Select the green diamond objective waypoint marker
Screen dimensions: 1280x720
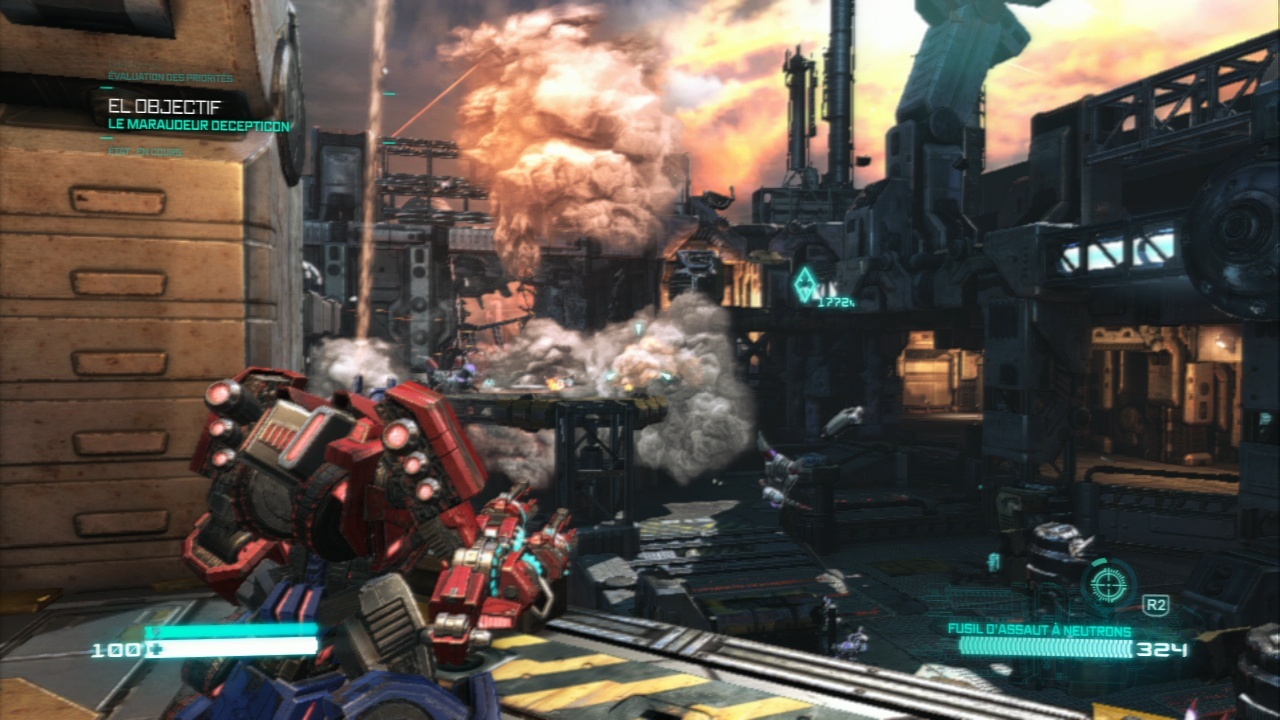(805, 284)
